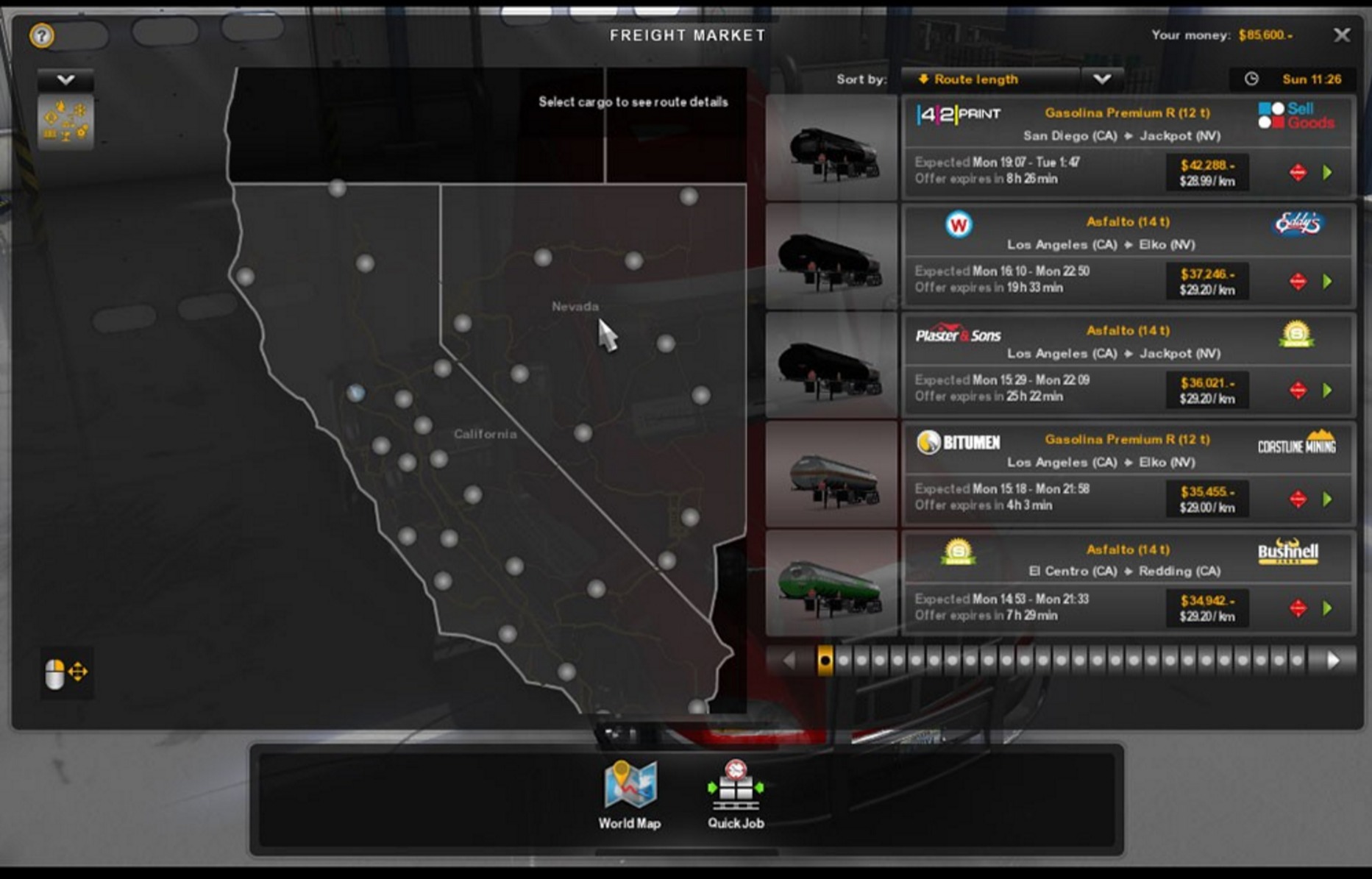
Task: Jump to the first page dot in pagination
Action: click(825, 661)
